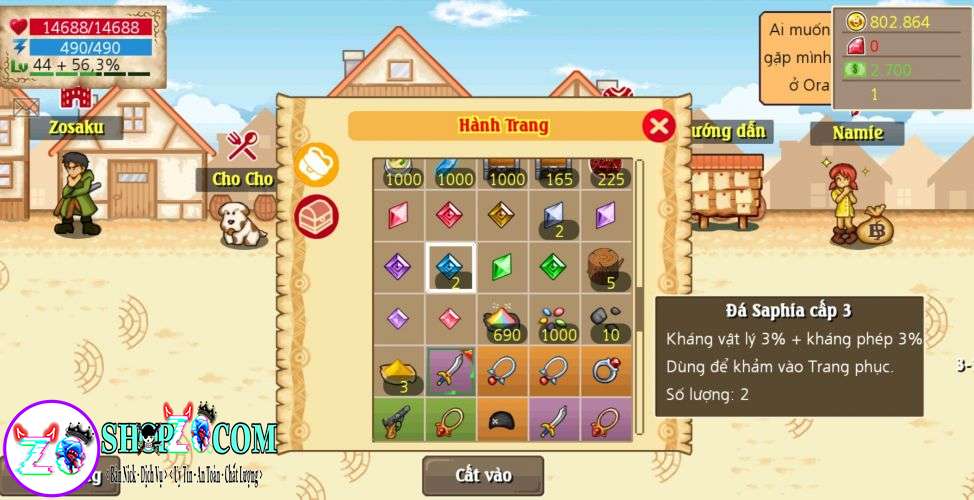
Task: Select the silver ring item
Action: click(x=606, y=371)
